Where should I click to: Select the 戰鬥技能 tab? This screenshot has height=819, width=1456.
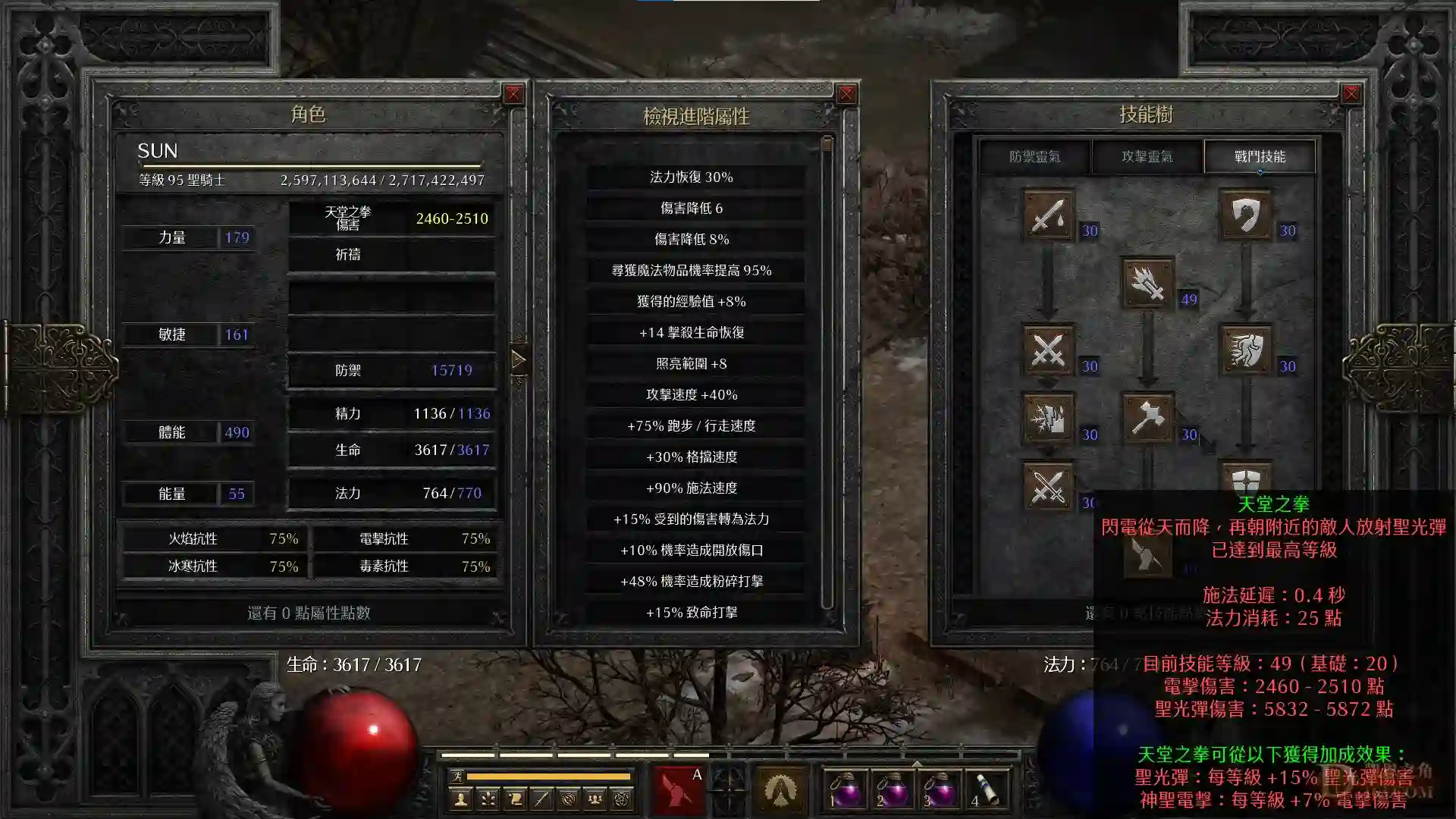pyautogui.click(x=1260, y=157)
